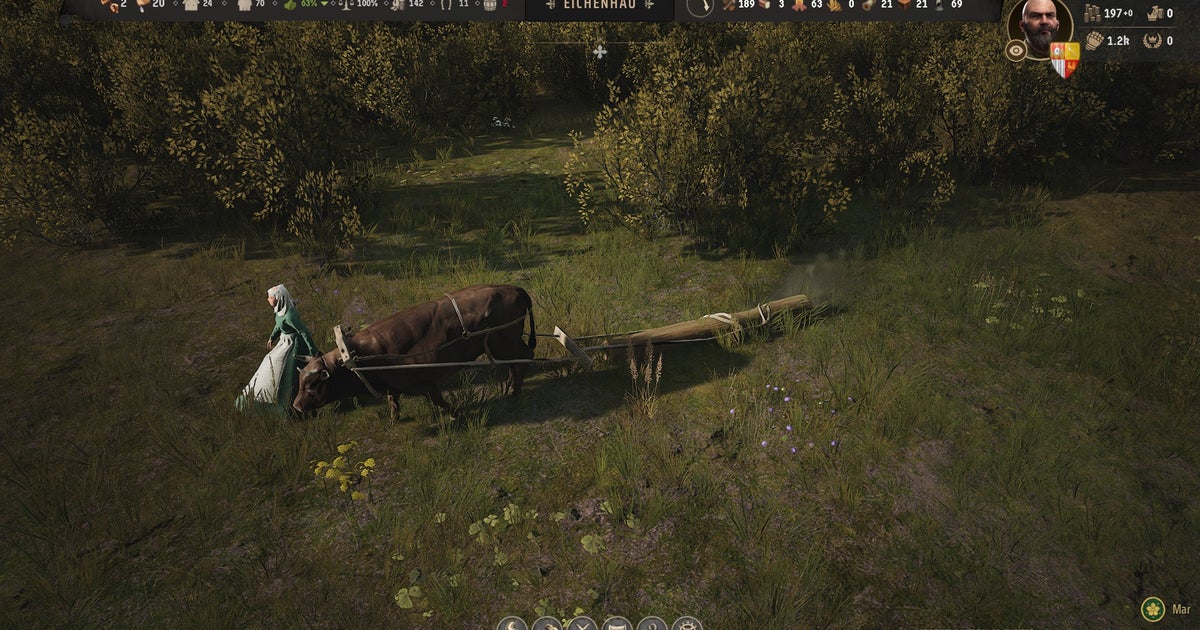Toggle the eye icon beside the portrait
Screen dimensions: 1200x630
pyautogui.click(x=1016, y=51)
